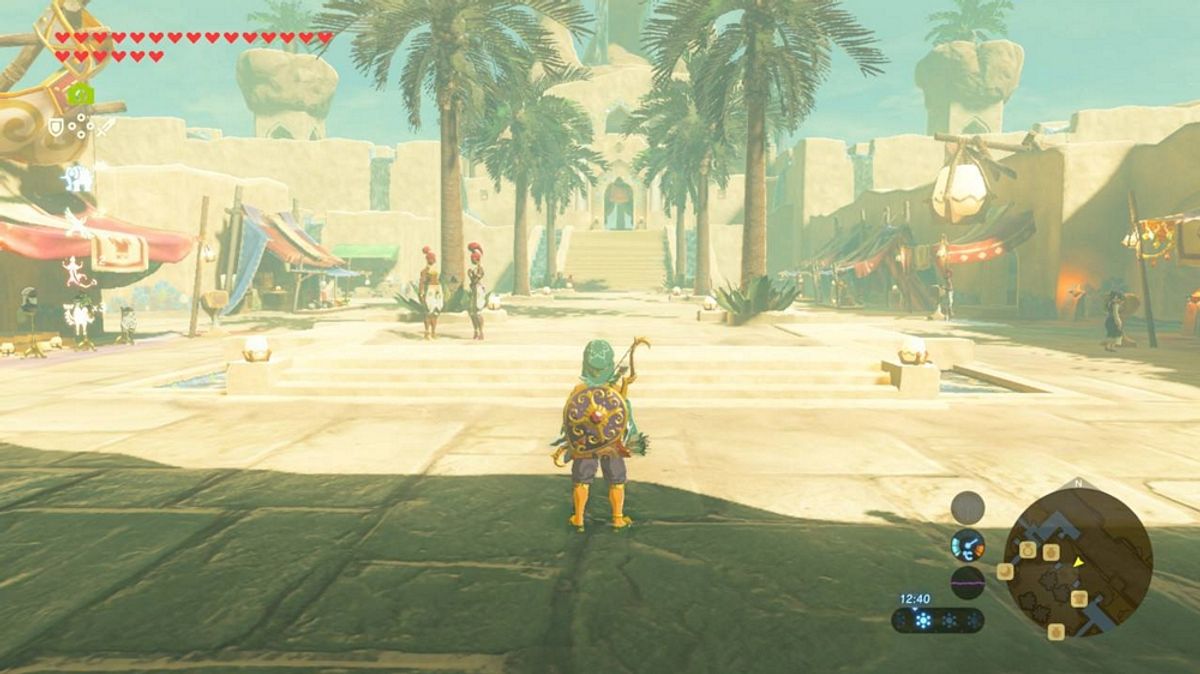
Task: Activate the bird champion ability icon
Action: (77, 224)
